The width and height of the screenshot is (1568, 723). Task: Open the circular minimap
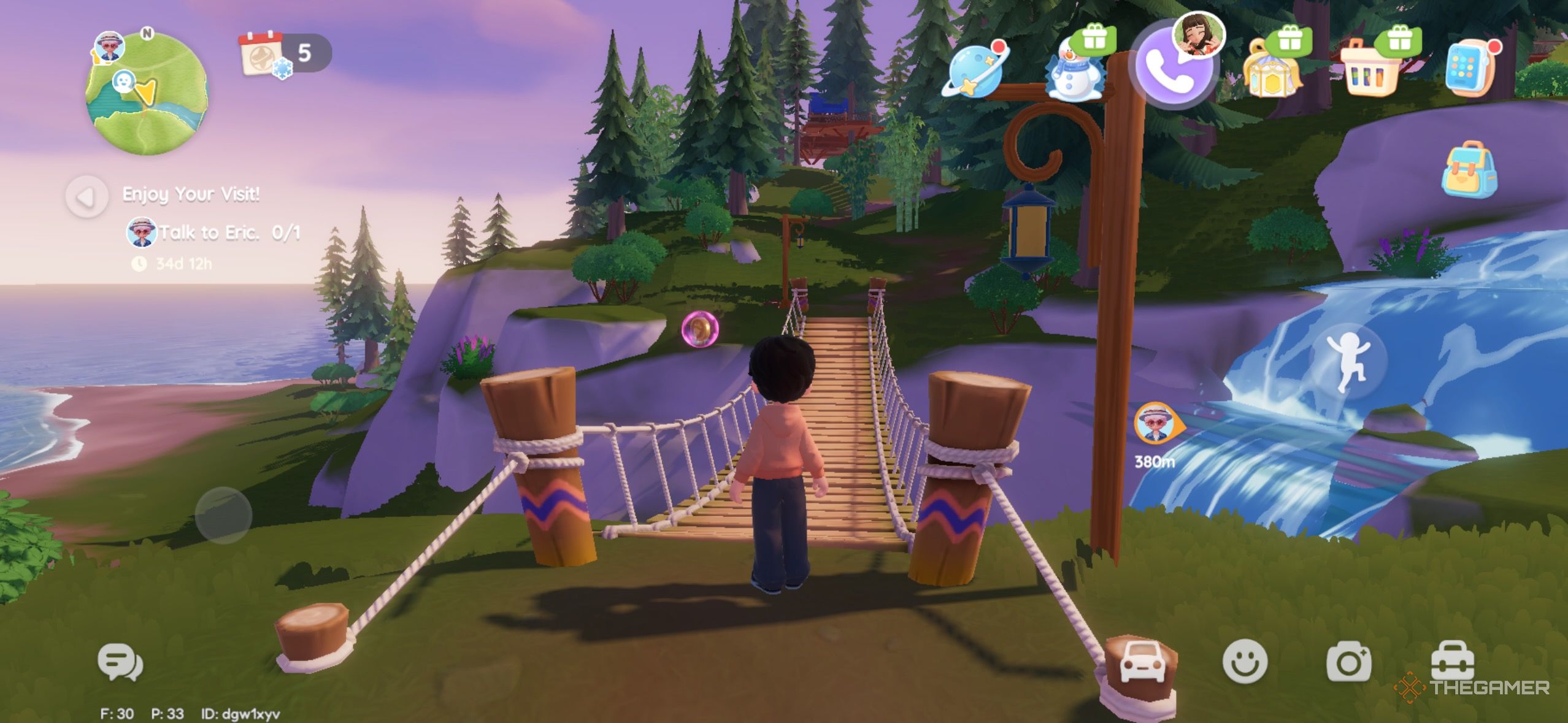[147, 92]
